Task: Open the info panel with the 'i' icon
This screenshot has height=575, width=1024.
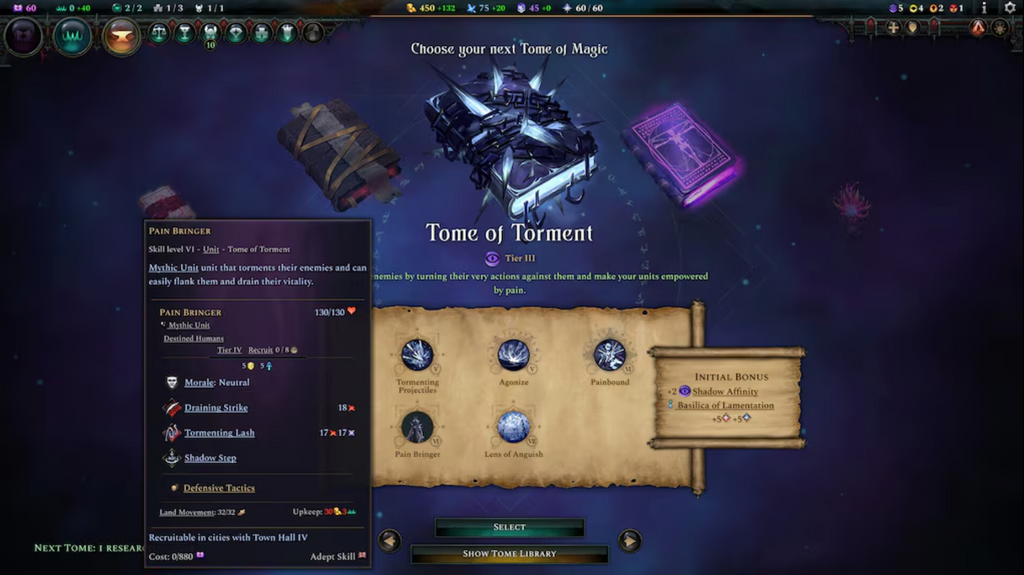Action: click(984, 8)
